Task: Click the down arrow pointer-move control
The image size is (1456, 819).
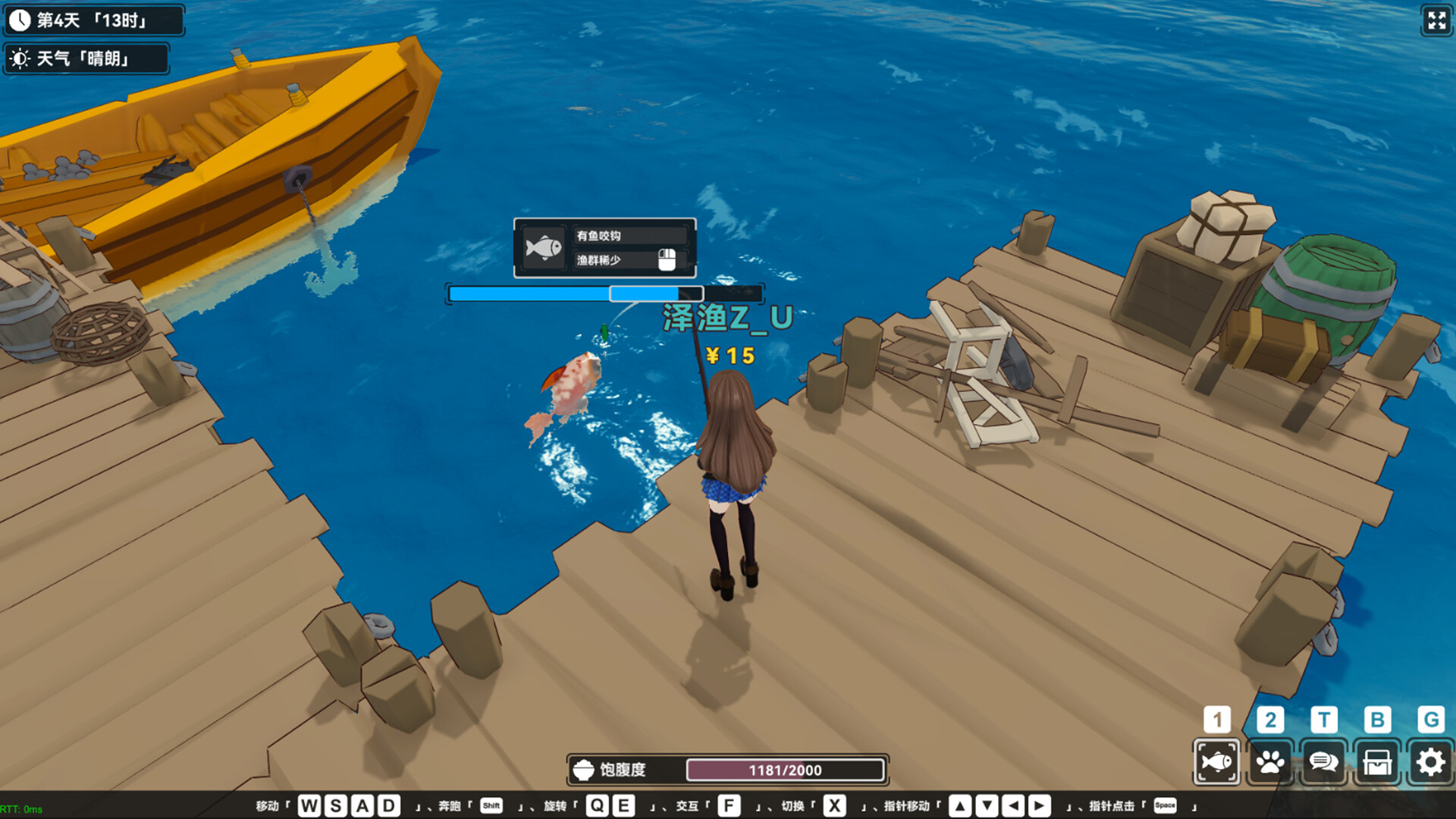Action: coord(988,805)
